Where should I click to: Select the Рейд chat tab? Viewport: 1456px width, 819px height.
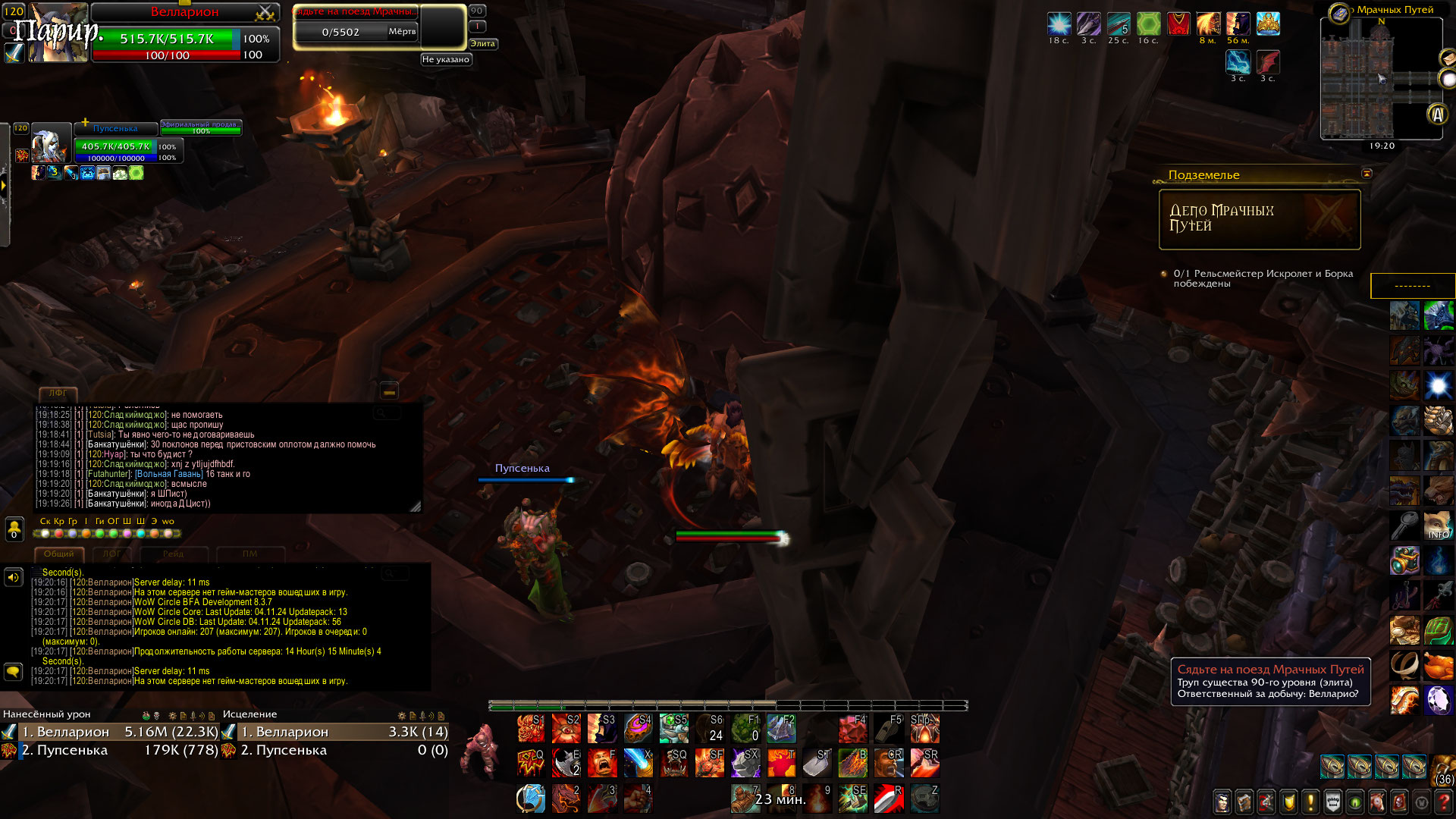pos(173,554)
